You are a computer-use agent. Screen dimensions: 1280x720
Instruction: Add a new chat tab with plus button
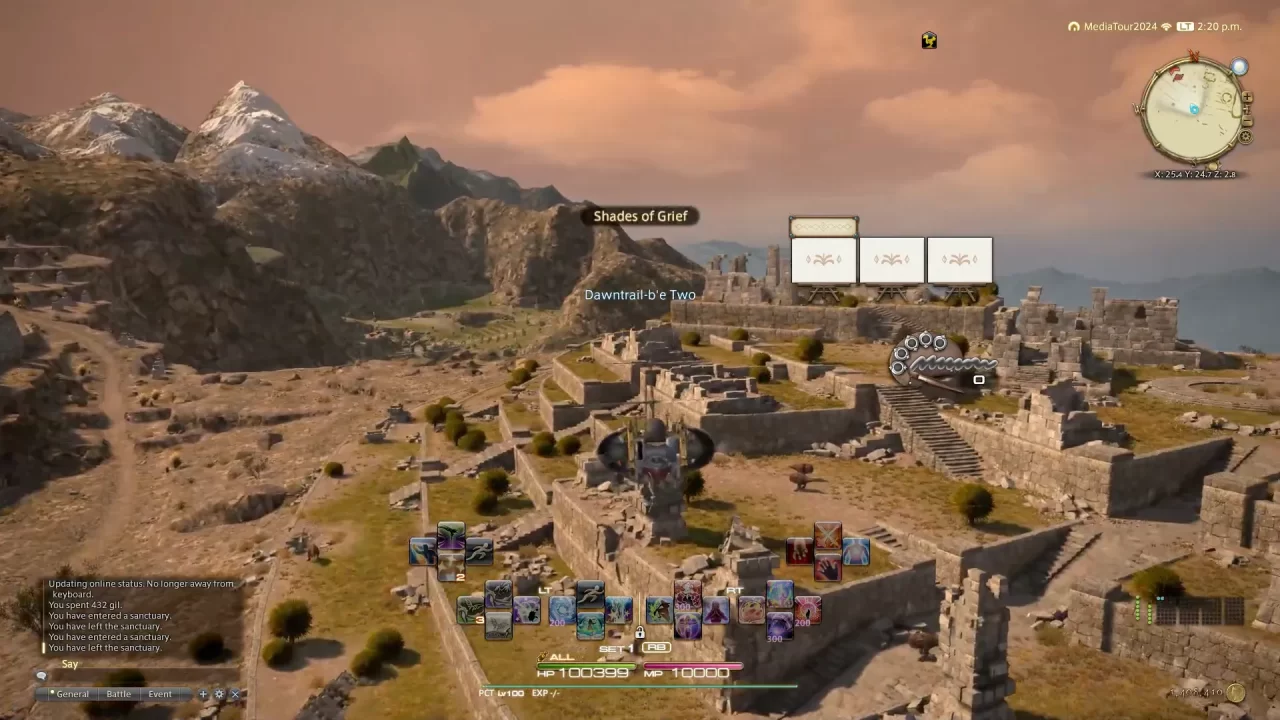click(x=203, y=694)
